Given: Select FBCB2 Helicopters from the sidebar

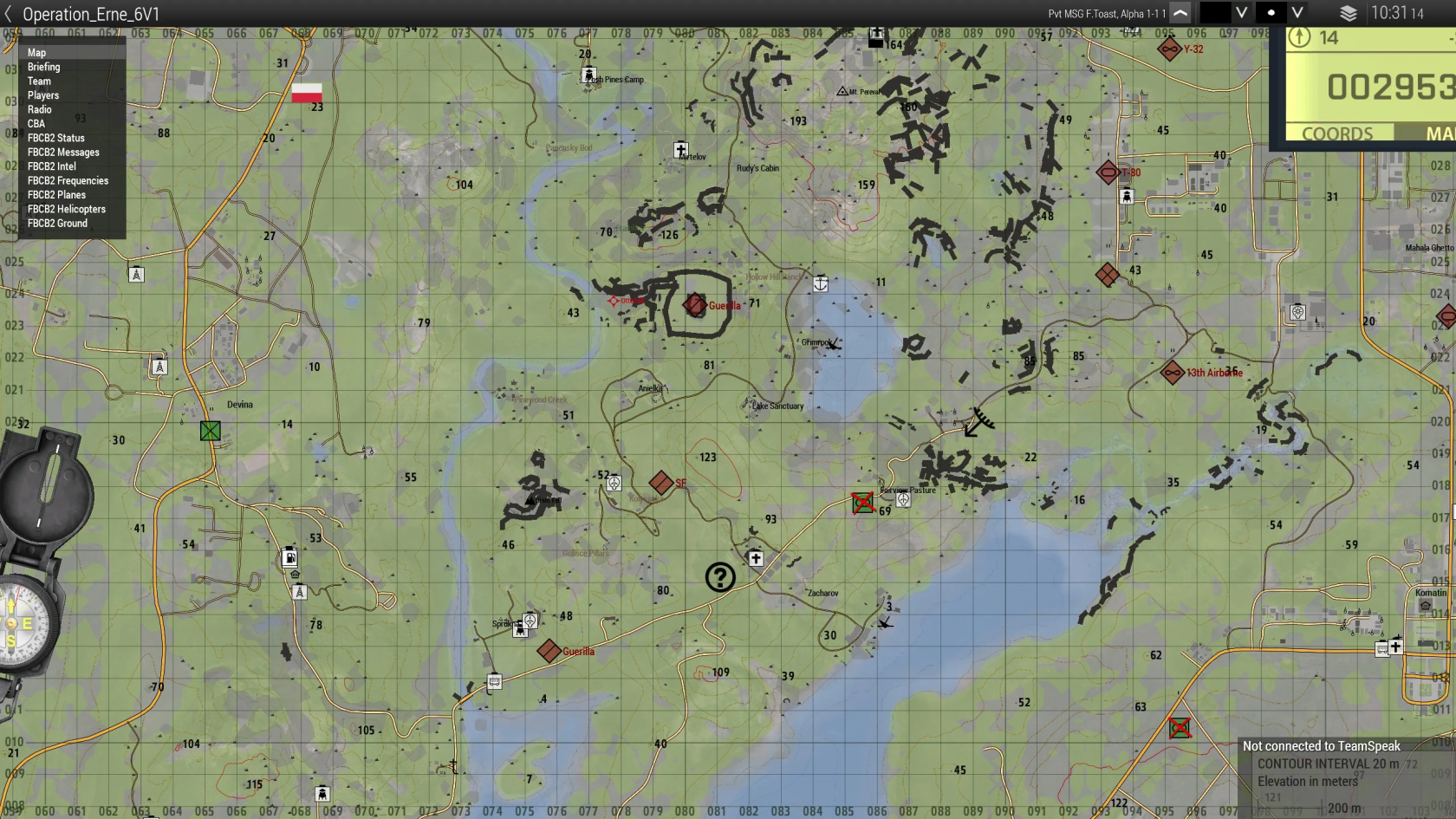Looking at the screenshot, I should [66, 209].
